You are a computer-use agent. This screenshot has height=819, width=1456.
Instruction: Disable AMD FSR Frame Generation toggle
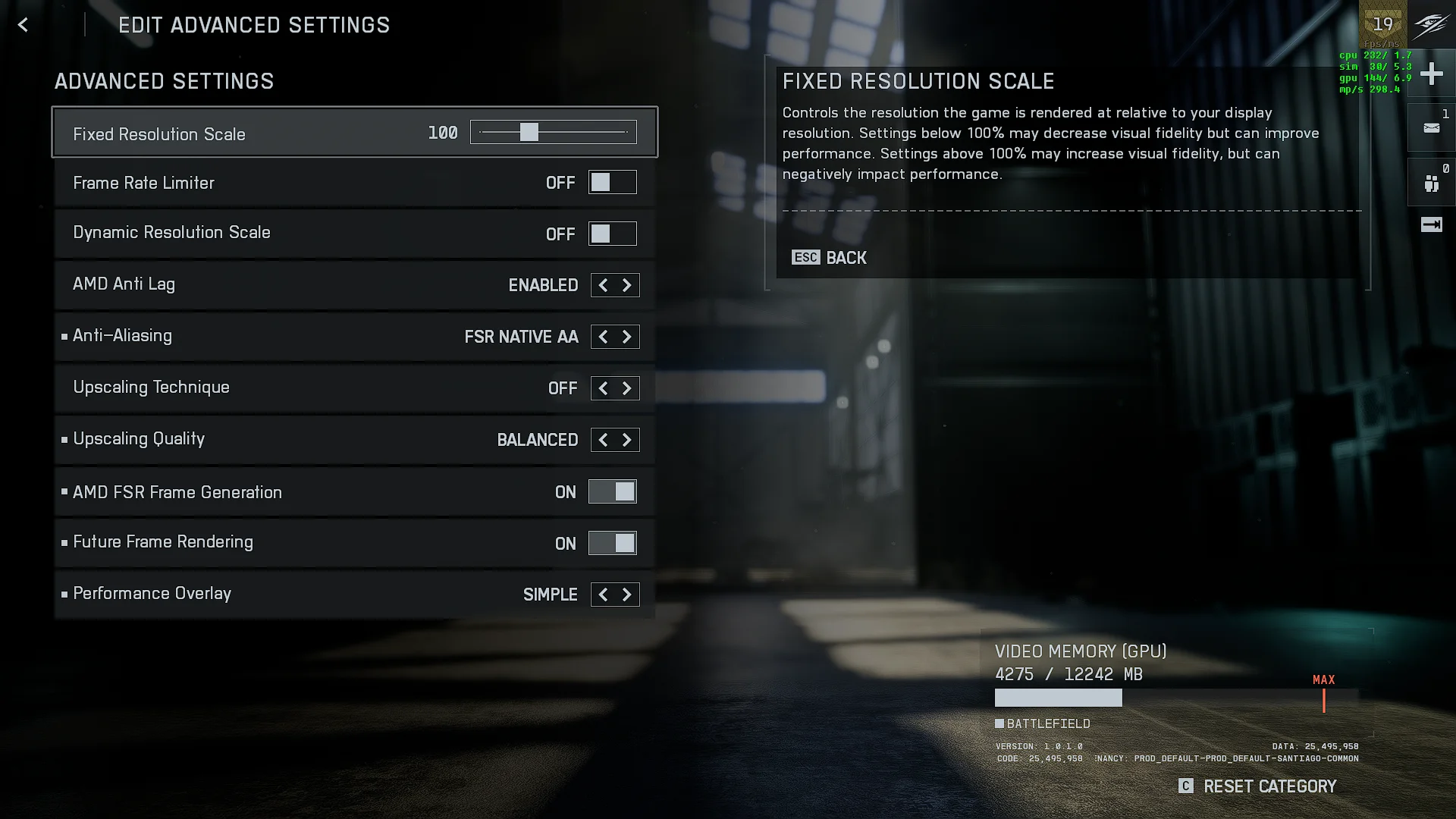tap(612, 492)
